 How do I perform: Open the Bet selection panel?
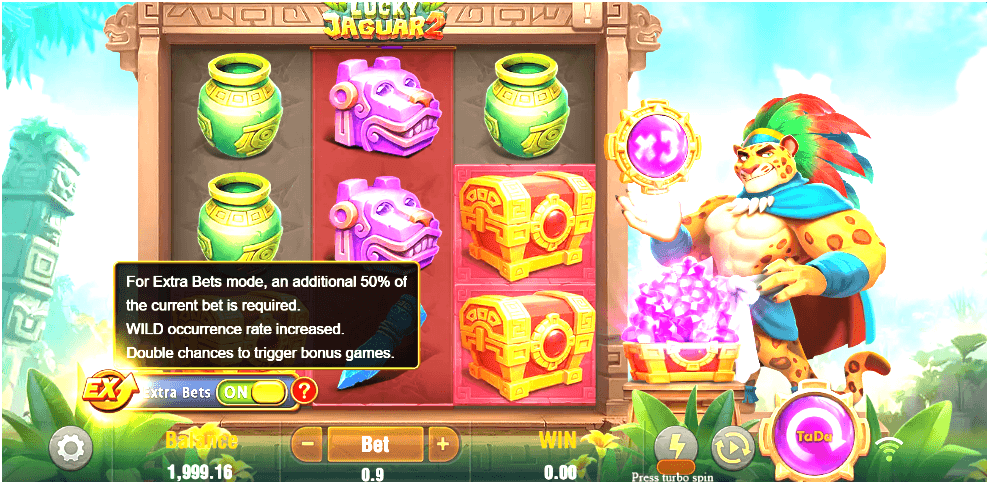pyautogui.click(x=376, y=443)
